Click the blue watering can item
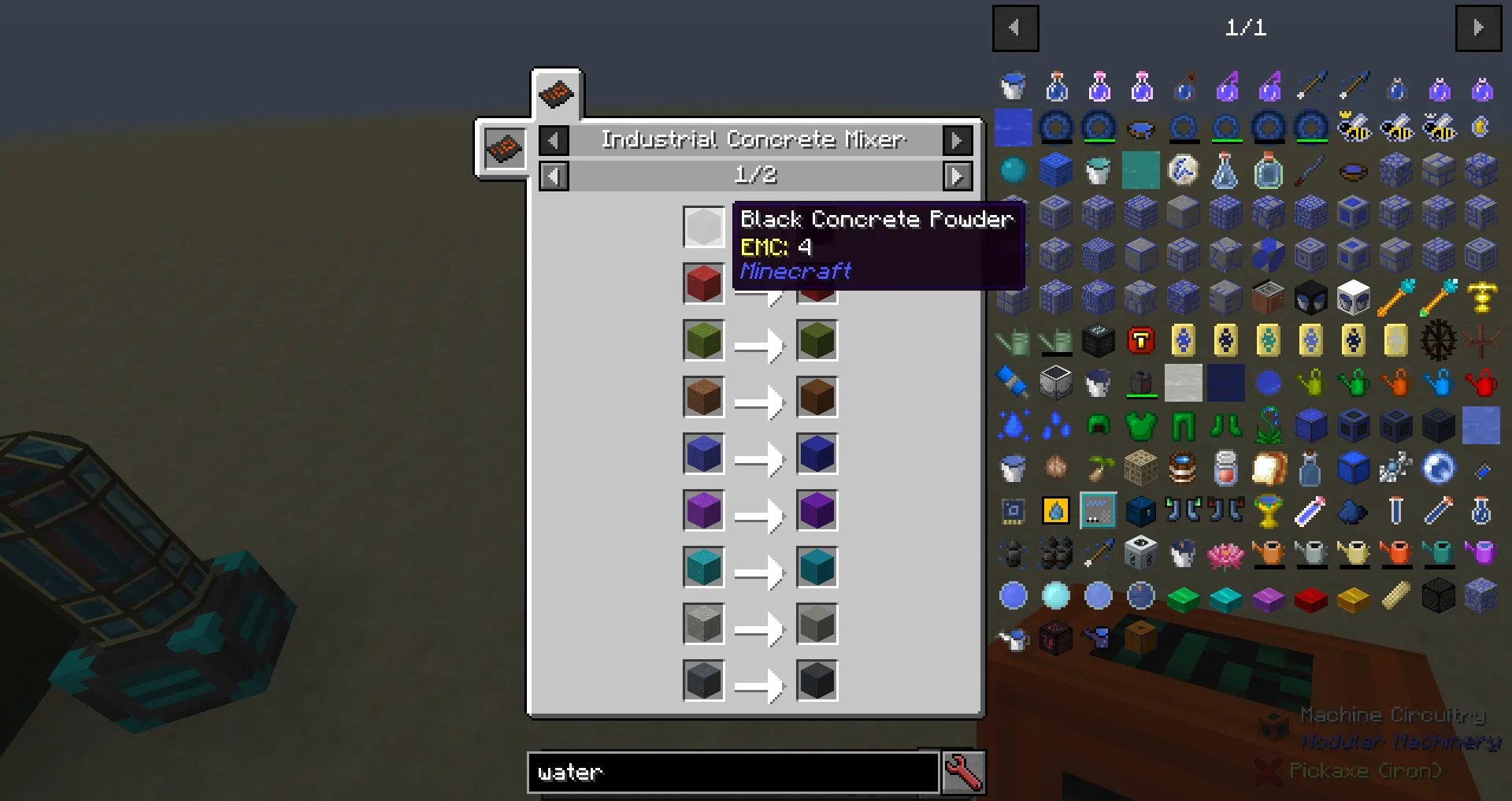1512x801 pixels. tap(1439, 384)
